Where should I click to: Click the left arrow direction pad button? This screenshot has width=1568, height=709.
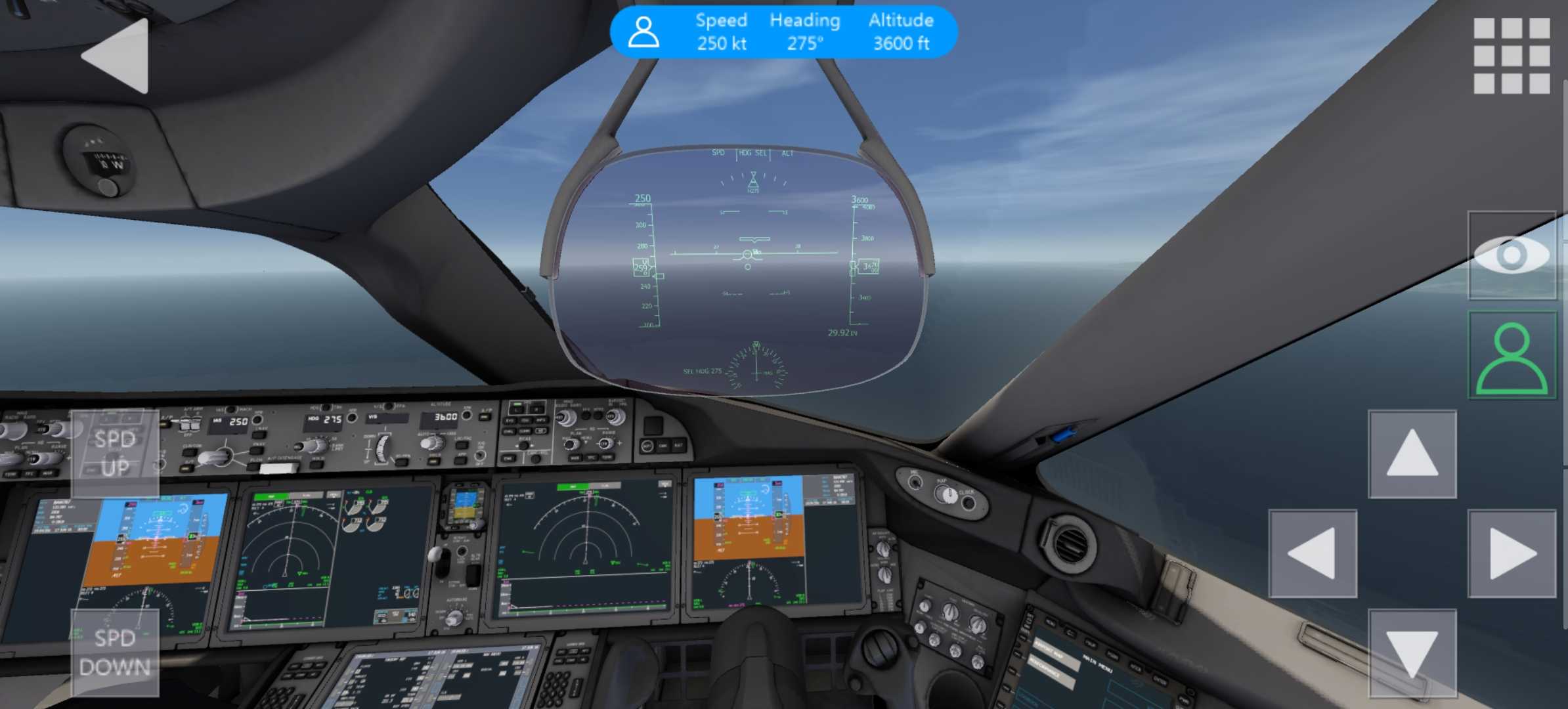click(1313, 553)
